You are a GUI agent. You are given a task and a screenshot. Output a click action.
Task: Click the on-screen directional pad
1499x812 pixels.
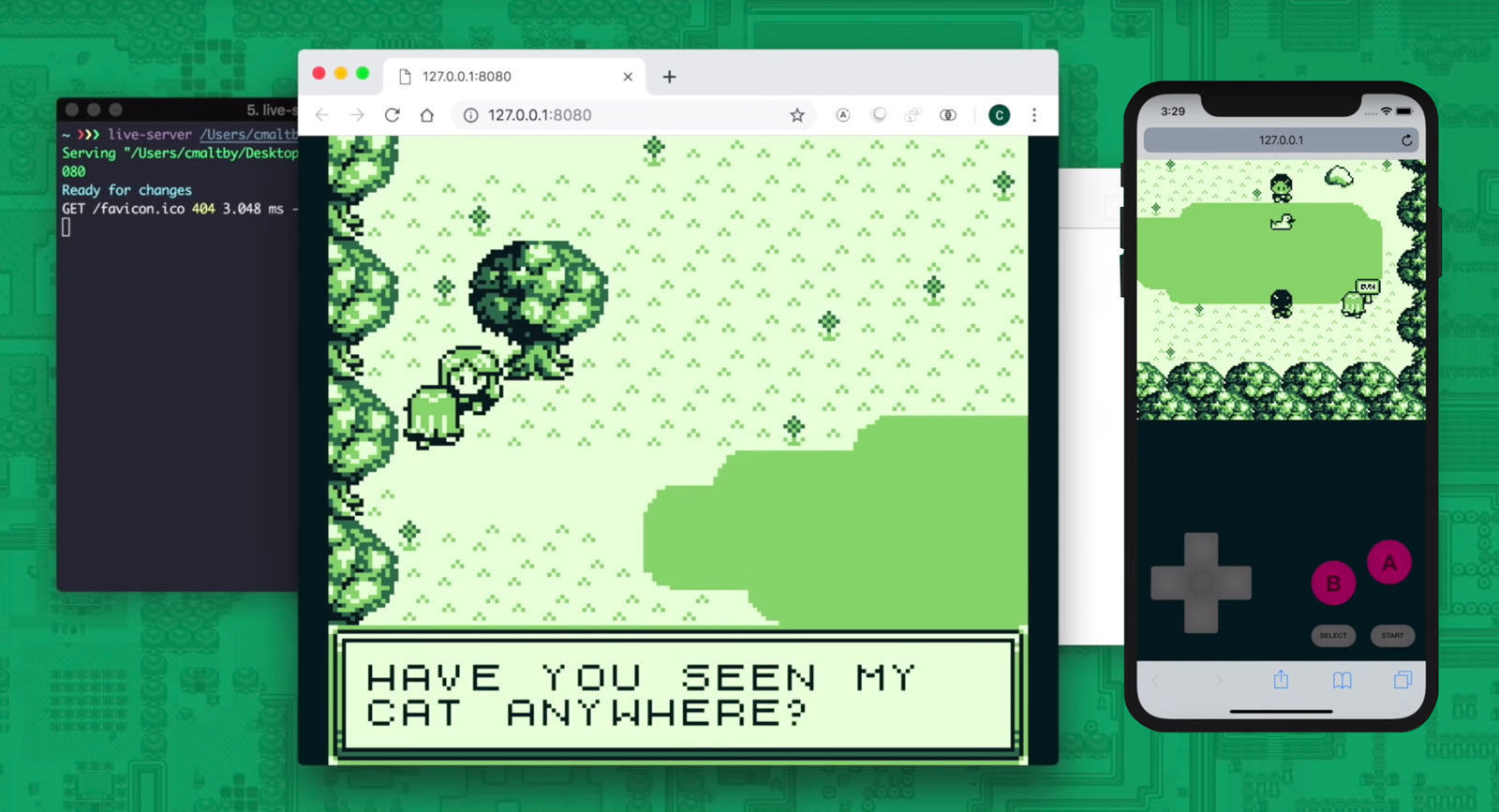[x=1201, y=583]
